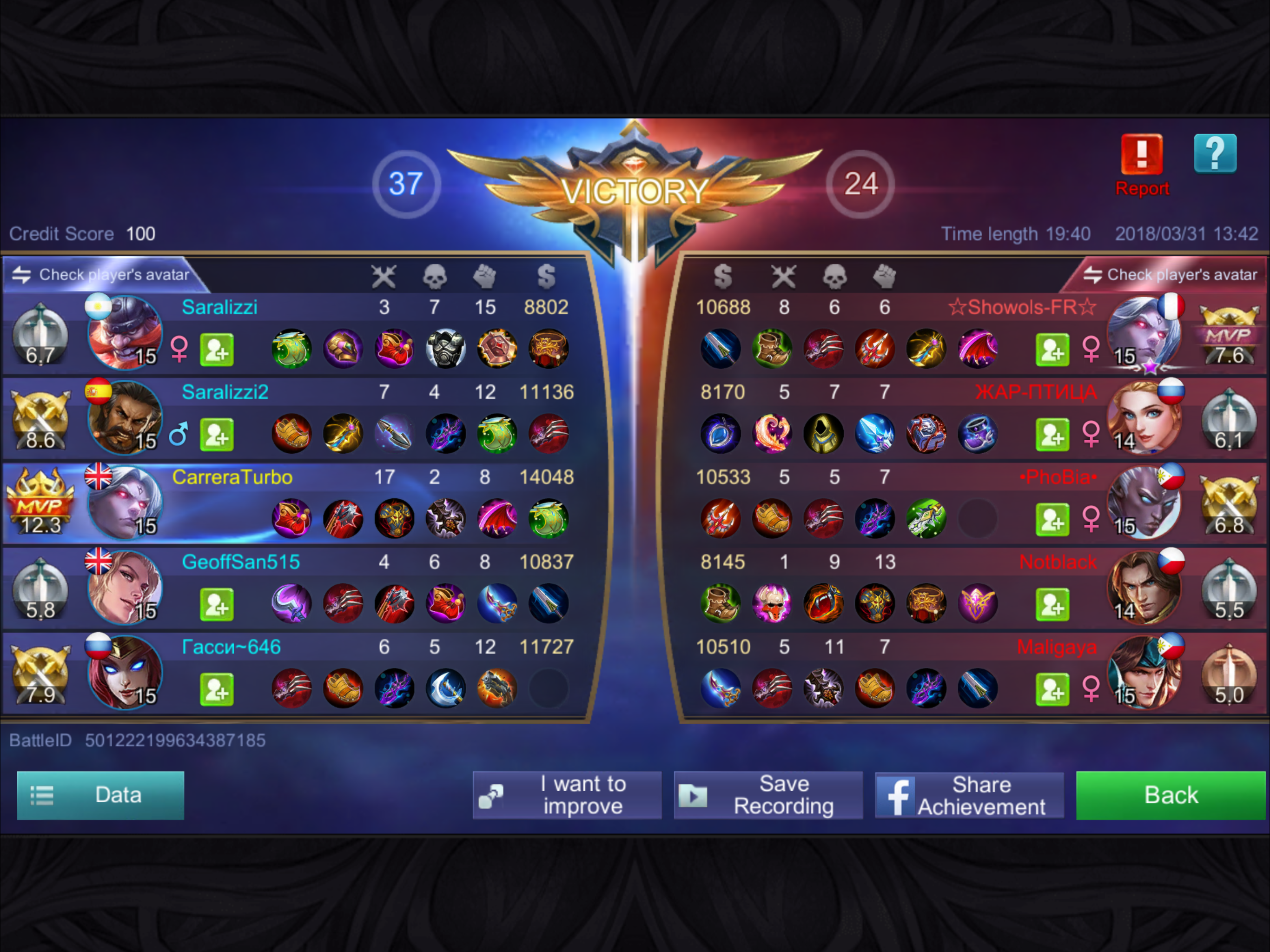Tap the add friend icon beside Notblack
The height and width of the screenshot is (952, 1270).
pyautogui.click(x=1052, y=603)
